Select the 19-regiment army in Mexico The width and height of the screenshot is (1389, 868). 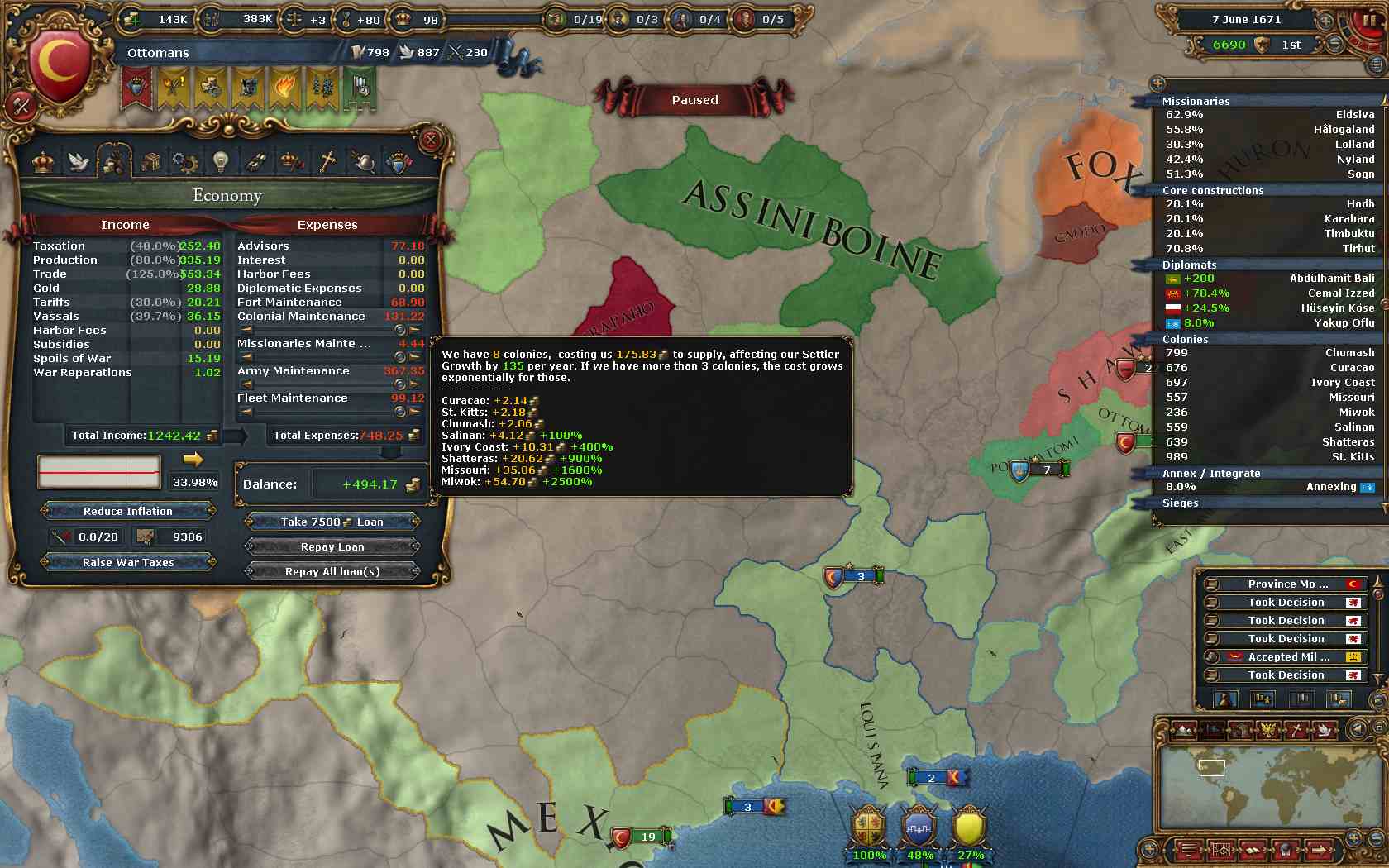pos(641,837)
